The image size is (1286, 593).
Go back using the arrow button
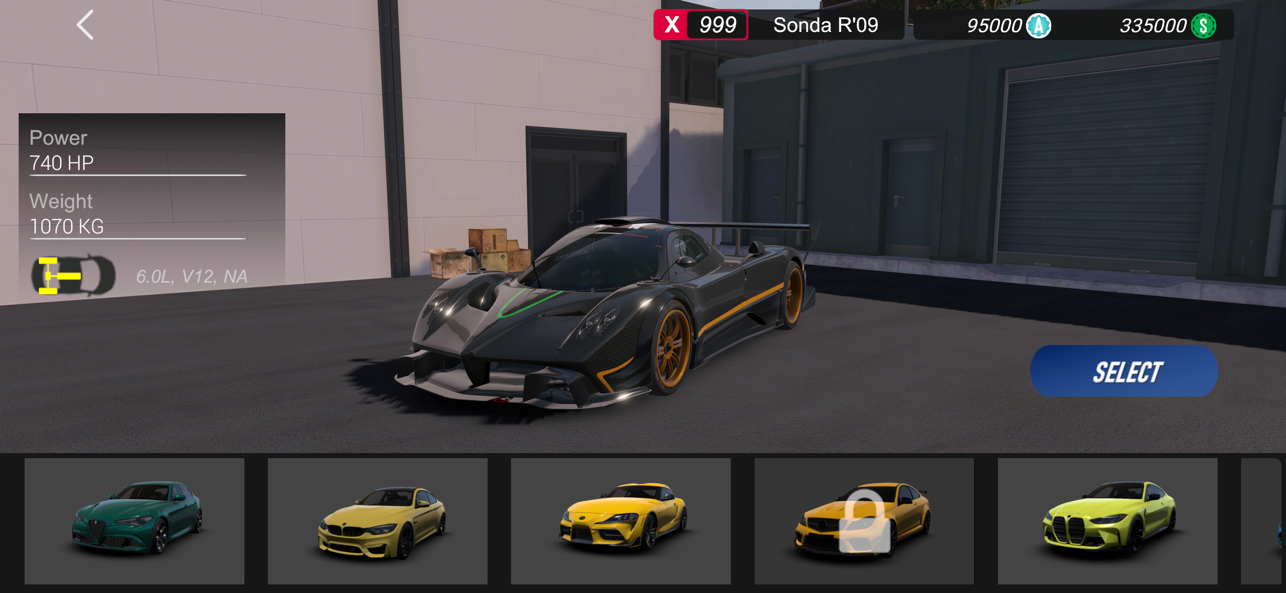pyautogui.click(x=85, y=25)
